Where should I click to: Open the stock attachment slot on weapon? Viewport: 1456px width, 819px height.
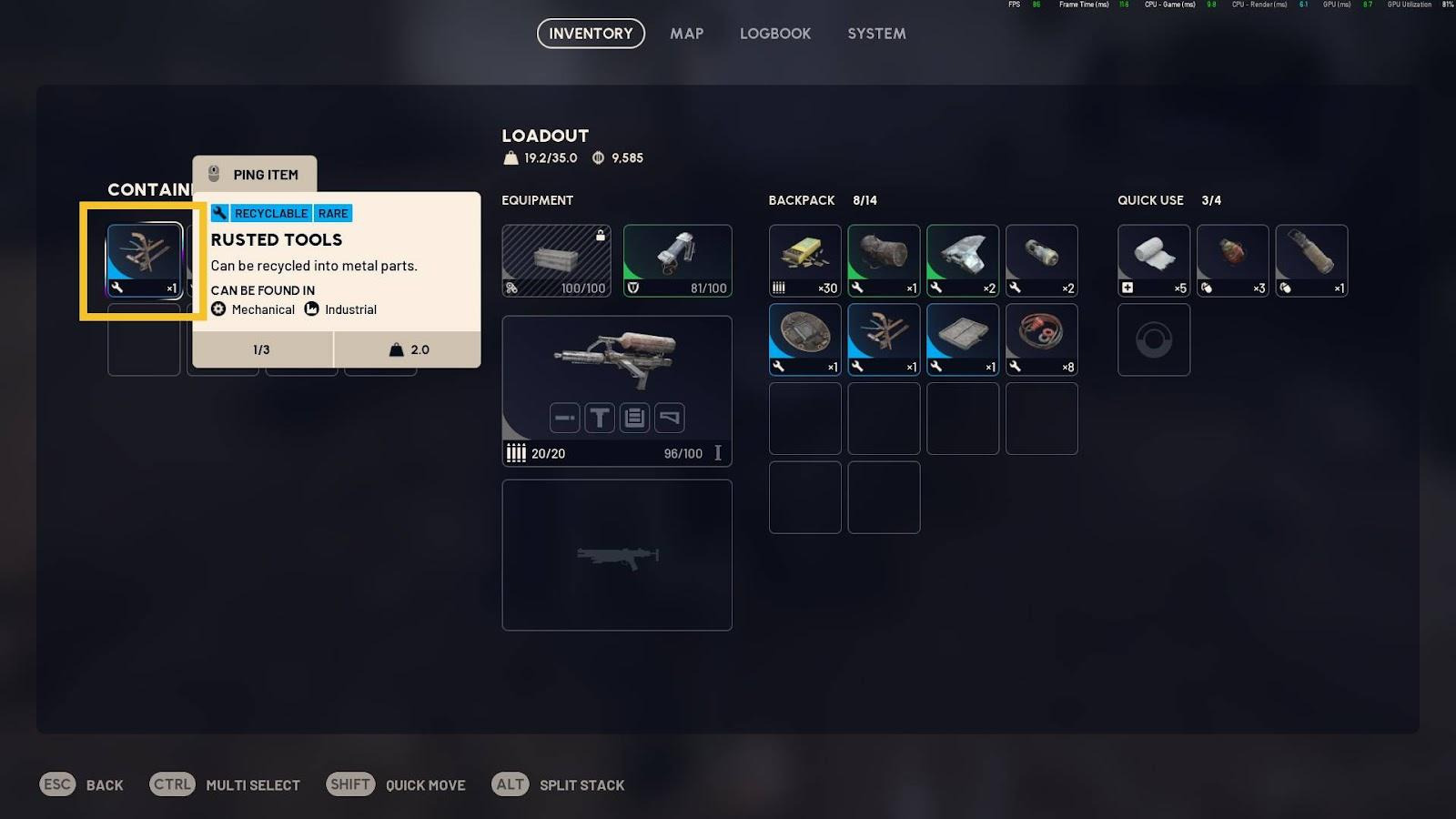pos(670,418)
